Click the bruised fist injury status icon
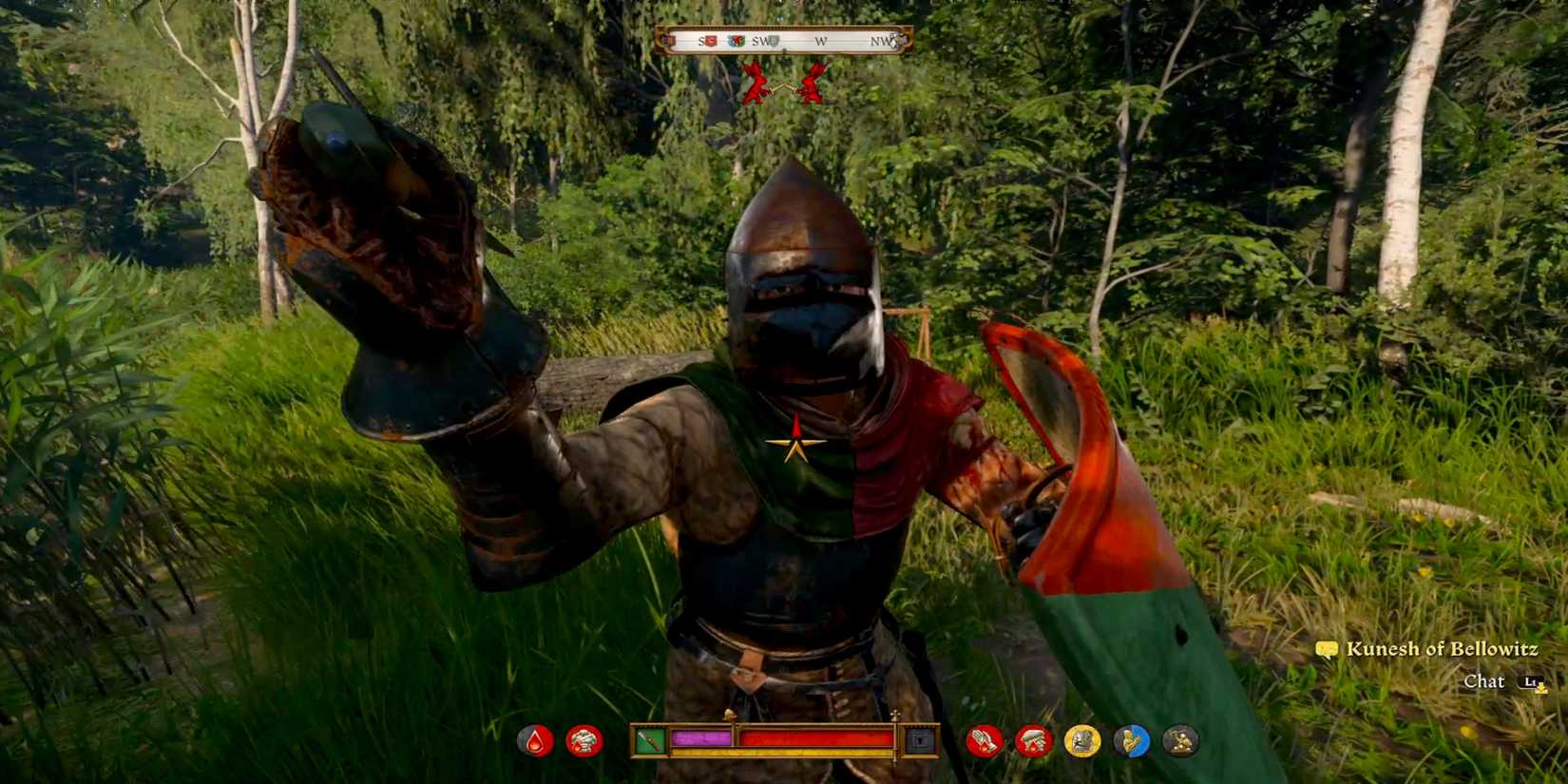1568x784 pixels. tap(585, 739)
